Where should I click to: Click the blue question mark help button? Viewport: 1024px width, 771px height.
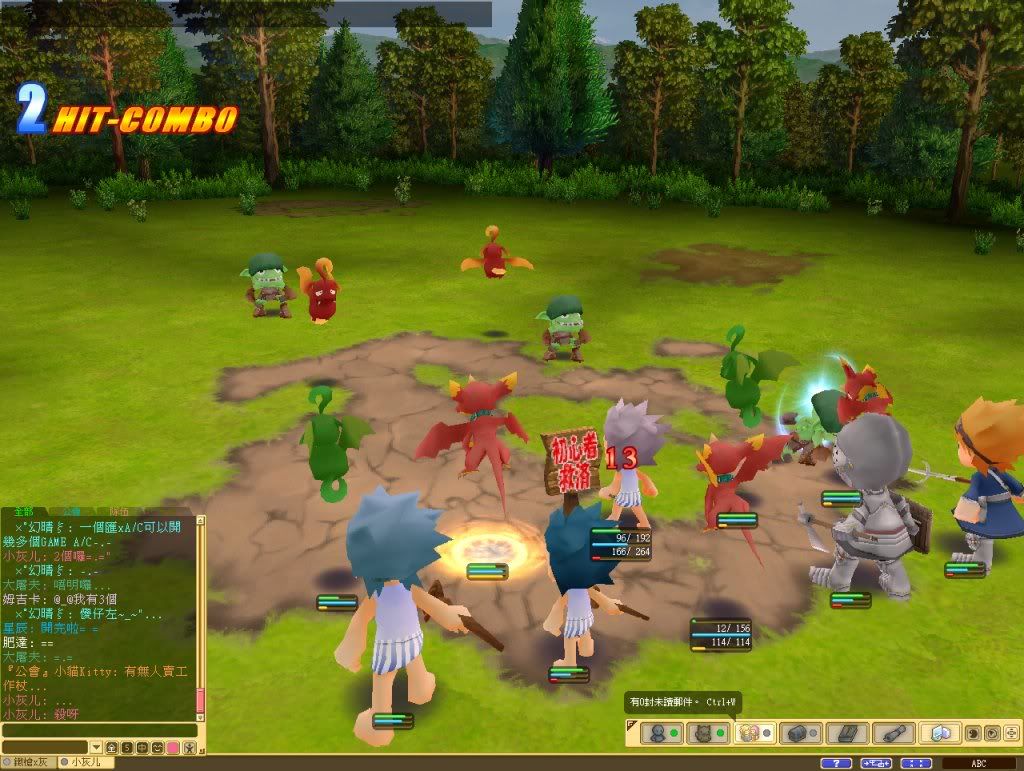click(835, 763)
